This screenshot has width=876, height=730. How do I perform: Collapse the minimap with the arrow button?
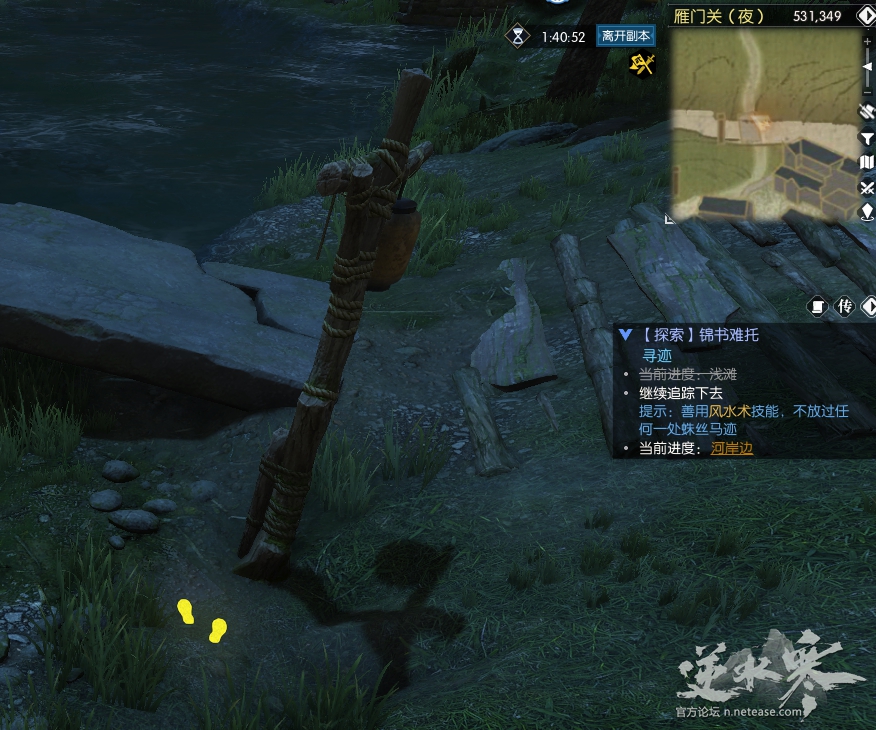pyautogui.click(x=867, y=15)
